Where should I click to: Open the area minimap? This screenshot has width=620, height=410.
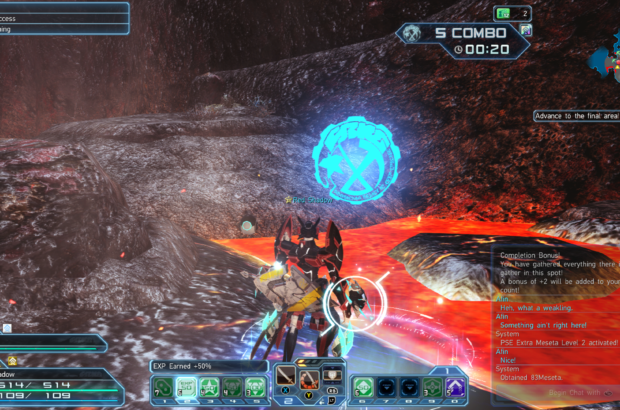(605, 55)
